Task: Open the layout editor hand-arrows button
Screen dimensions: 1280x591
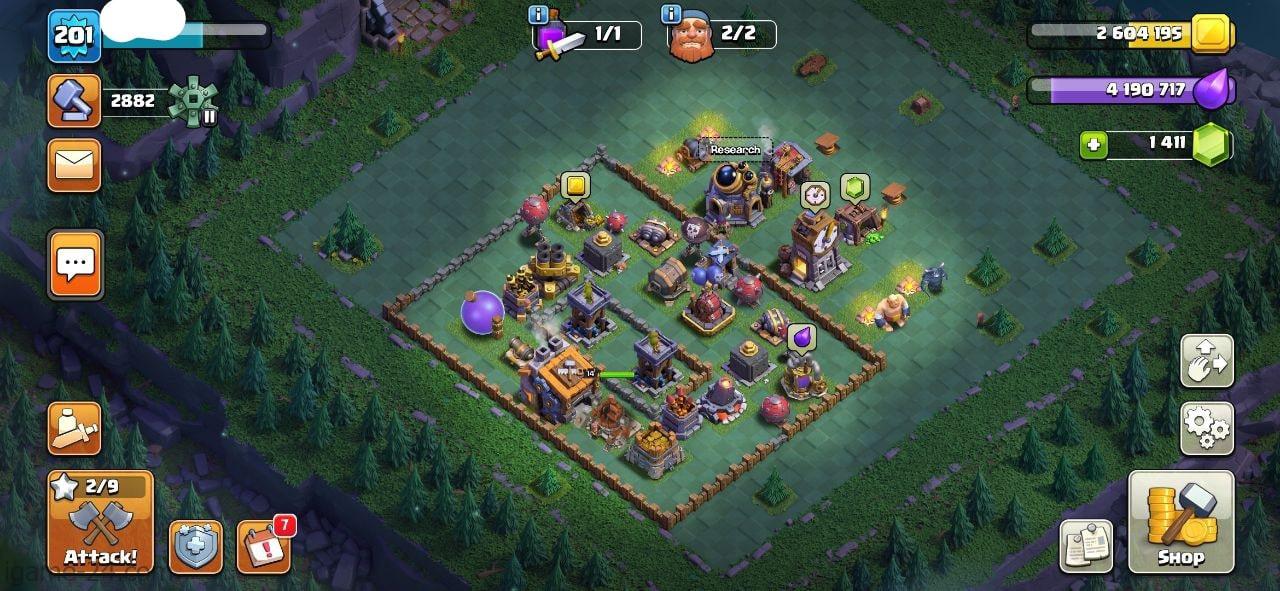Action: coord(1206,361)
